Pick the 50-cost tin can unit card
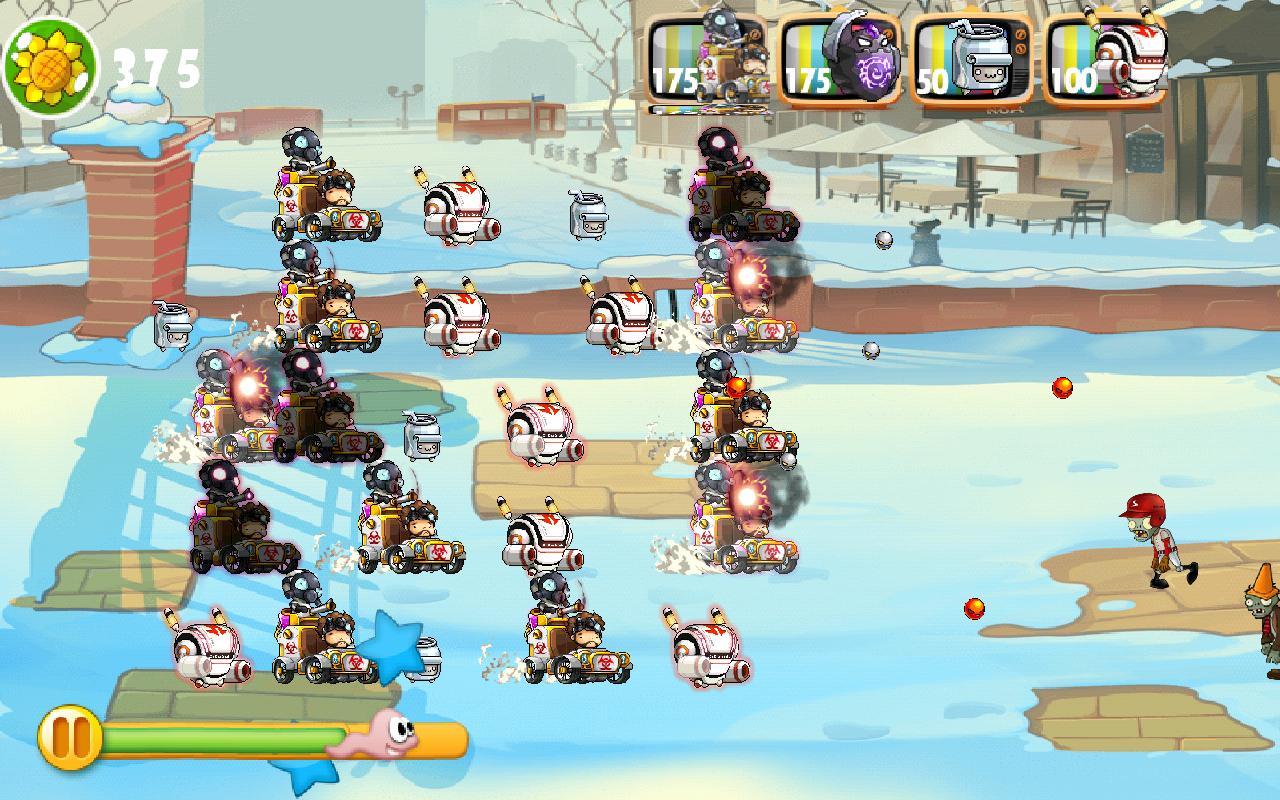 tap(972, 60)
